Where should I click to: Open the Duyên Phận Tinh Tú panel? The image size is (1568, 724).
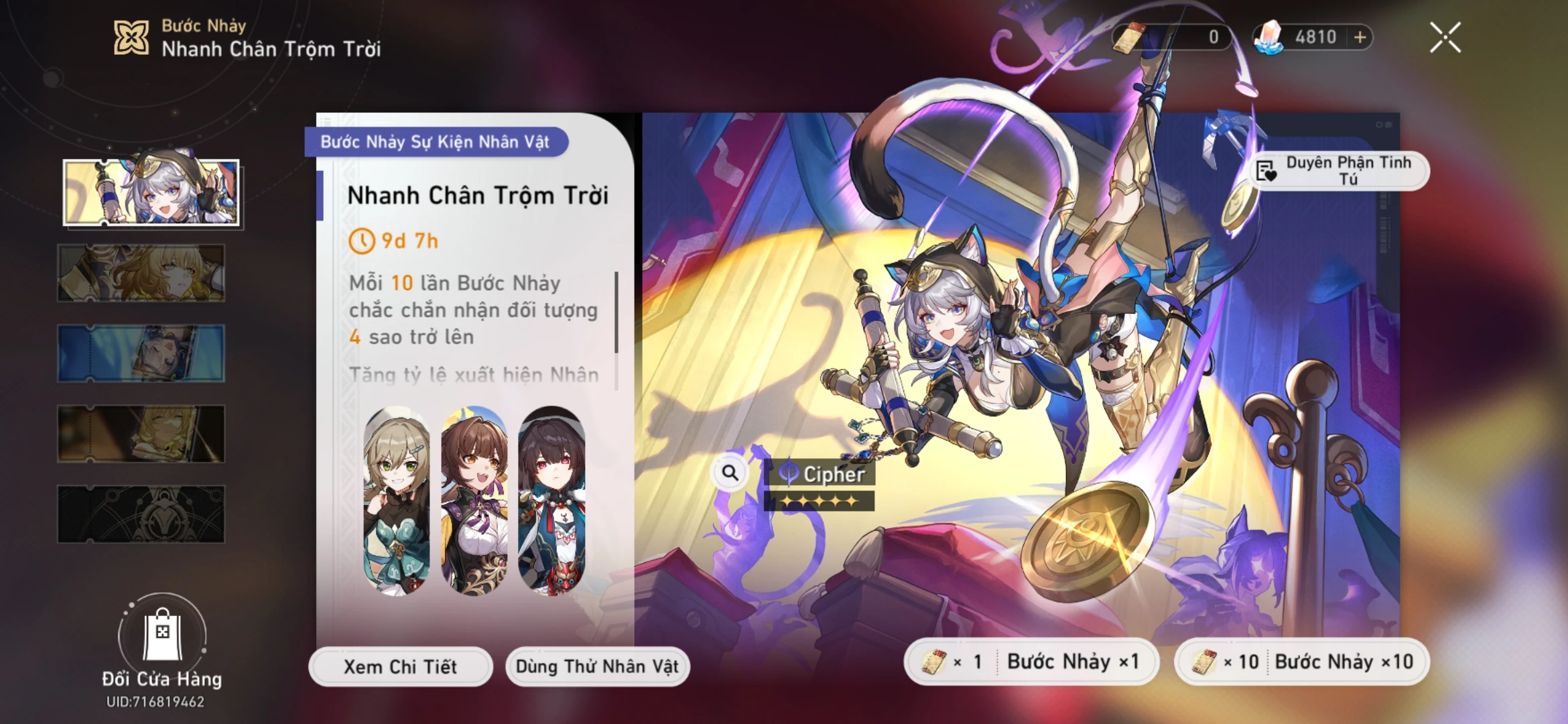click(x=1345, y=170)
